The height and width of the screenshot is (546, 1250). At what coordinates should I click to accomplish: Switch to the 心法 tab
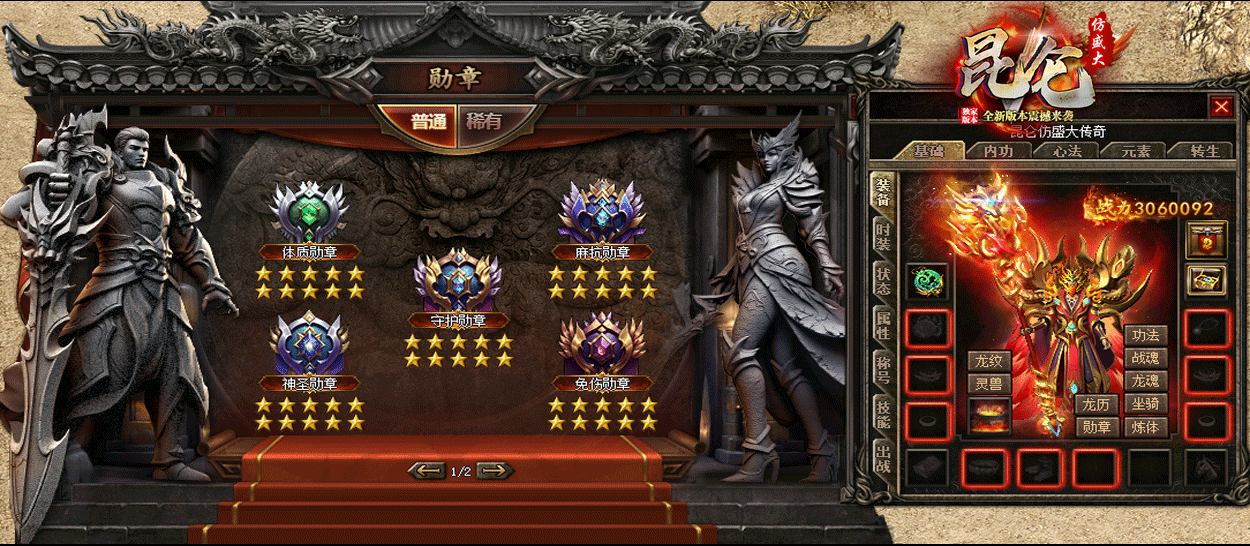pyautogui.click(x=1068, y=151)
